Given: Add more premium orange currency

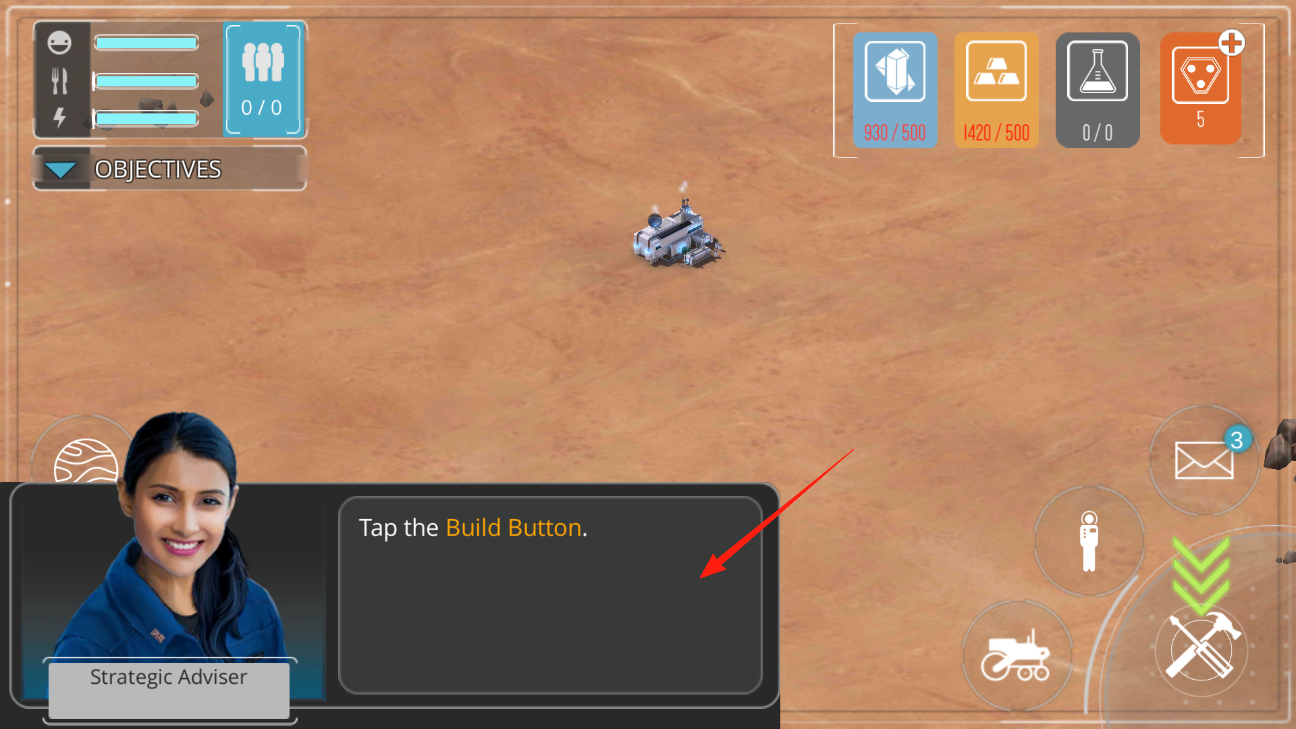Looking at the screenshot, I should (x=1232, y=43).
